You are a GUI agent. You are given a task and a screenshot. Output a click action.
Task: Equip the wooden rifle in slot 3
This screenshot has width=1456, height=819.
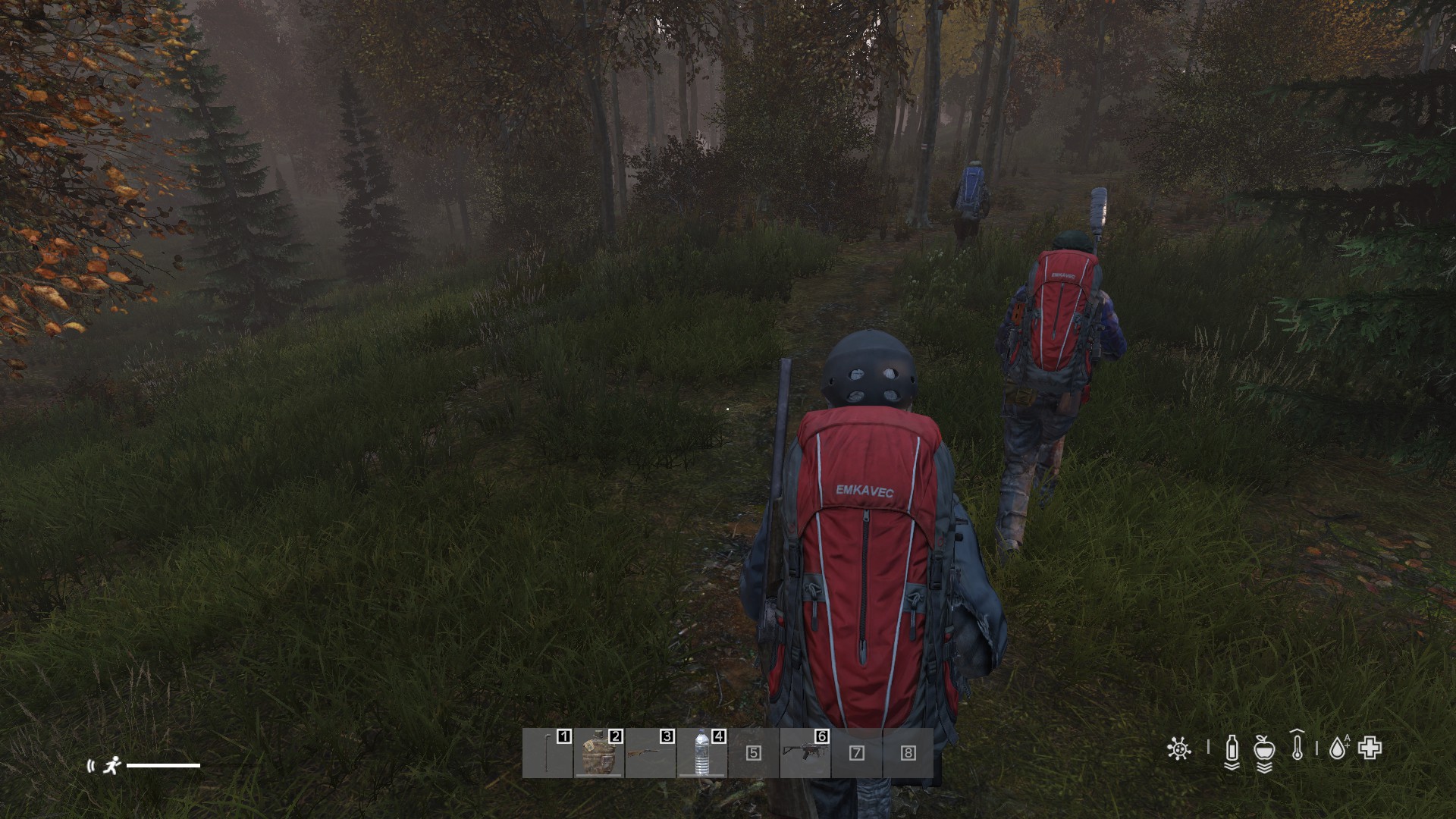[650, 752]
